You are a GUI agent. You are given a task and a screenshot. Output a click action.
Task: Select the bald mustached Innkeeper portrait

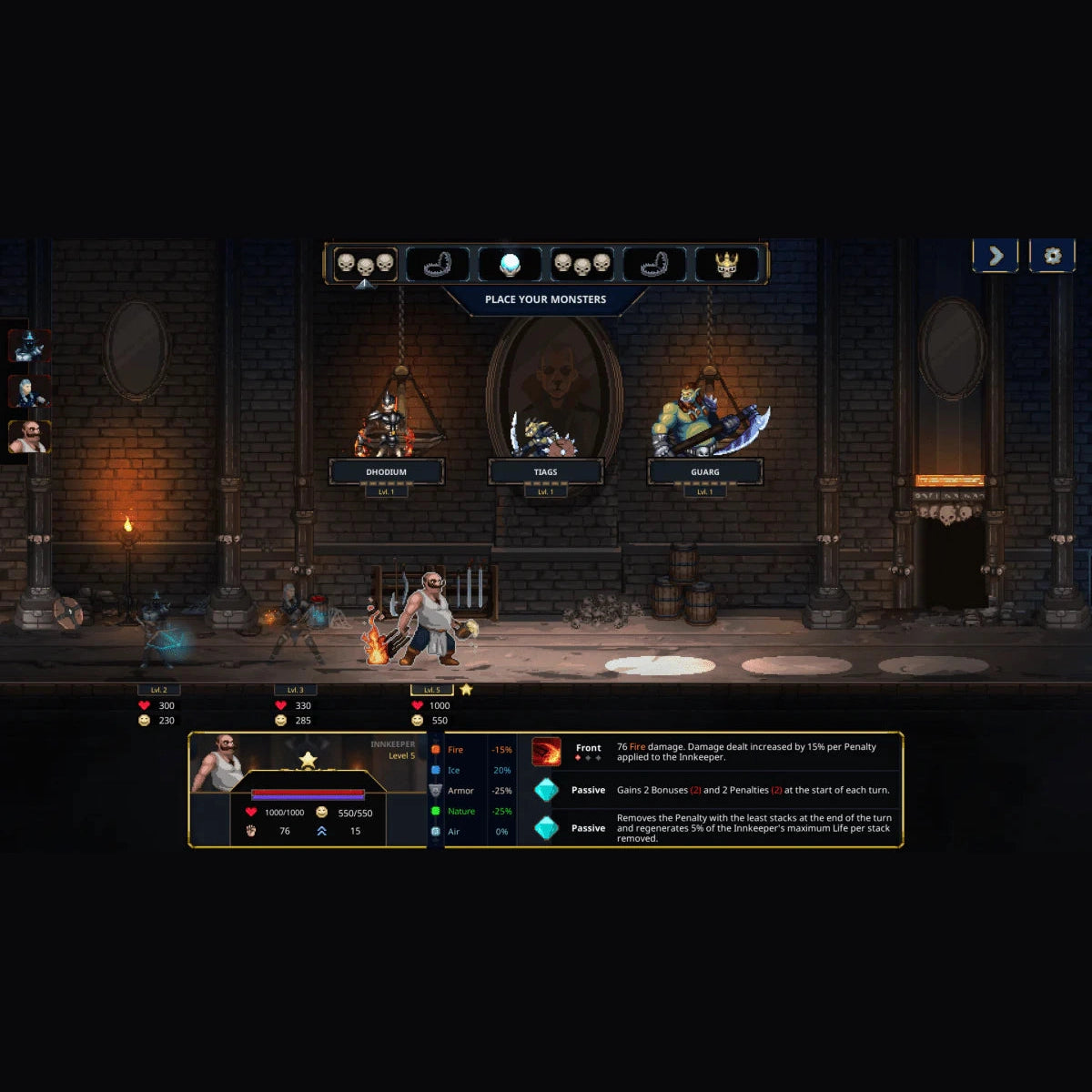pyautogui.click(x=29, y=437)
